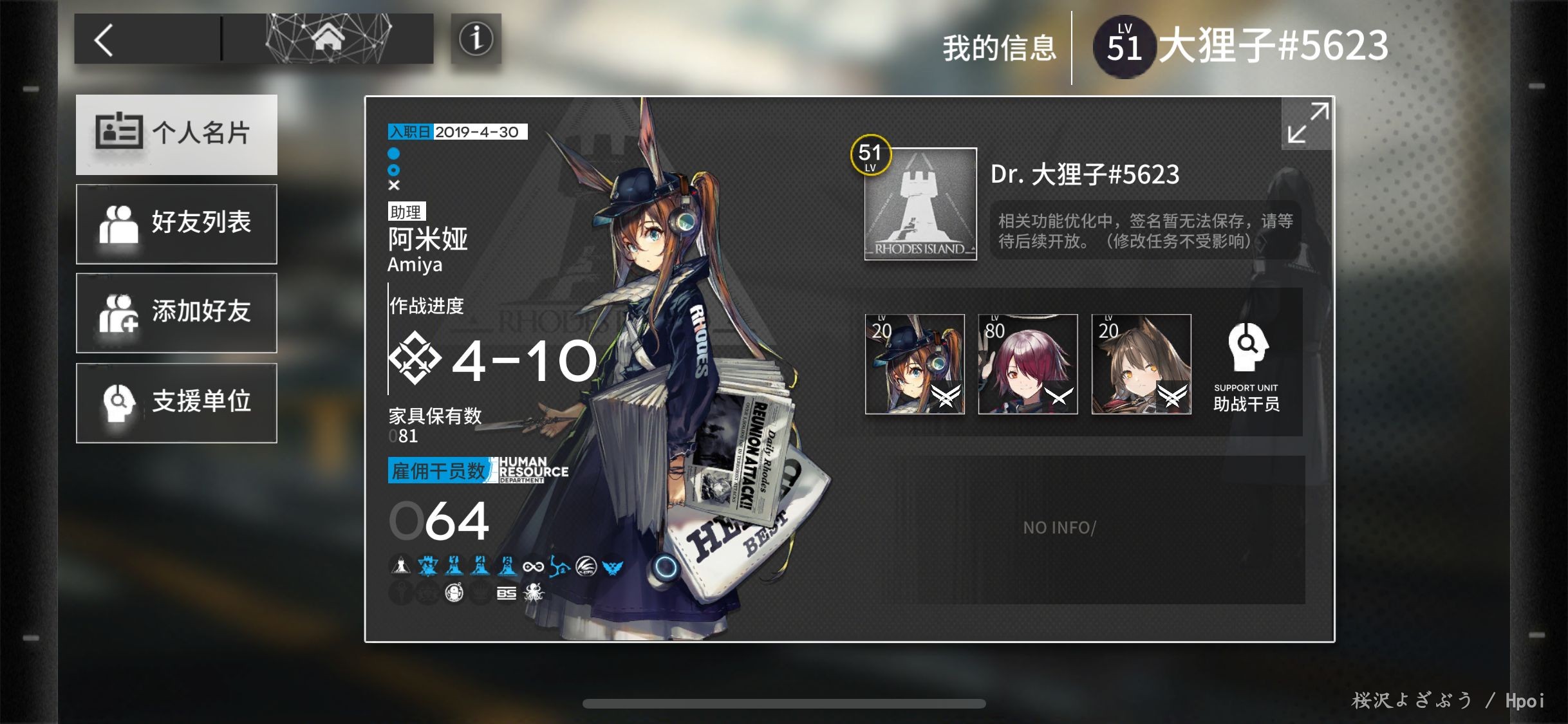
Task: Edit the signature text box
Action: point(1144,231)
